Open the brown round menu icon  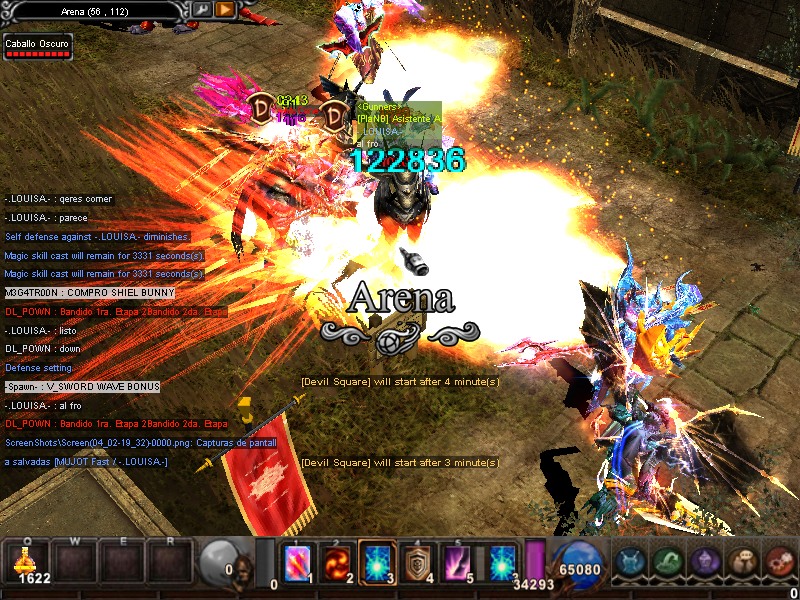(742, 563)
